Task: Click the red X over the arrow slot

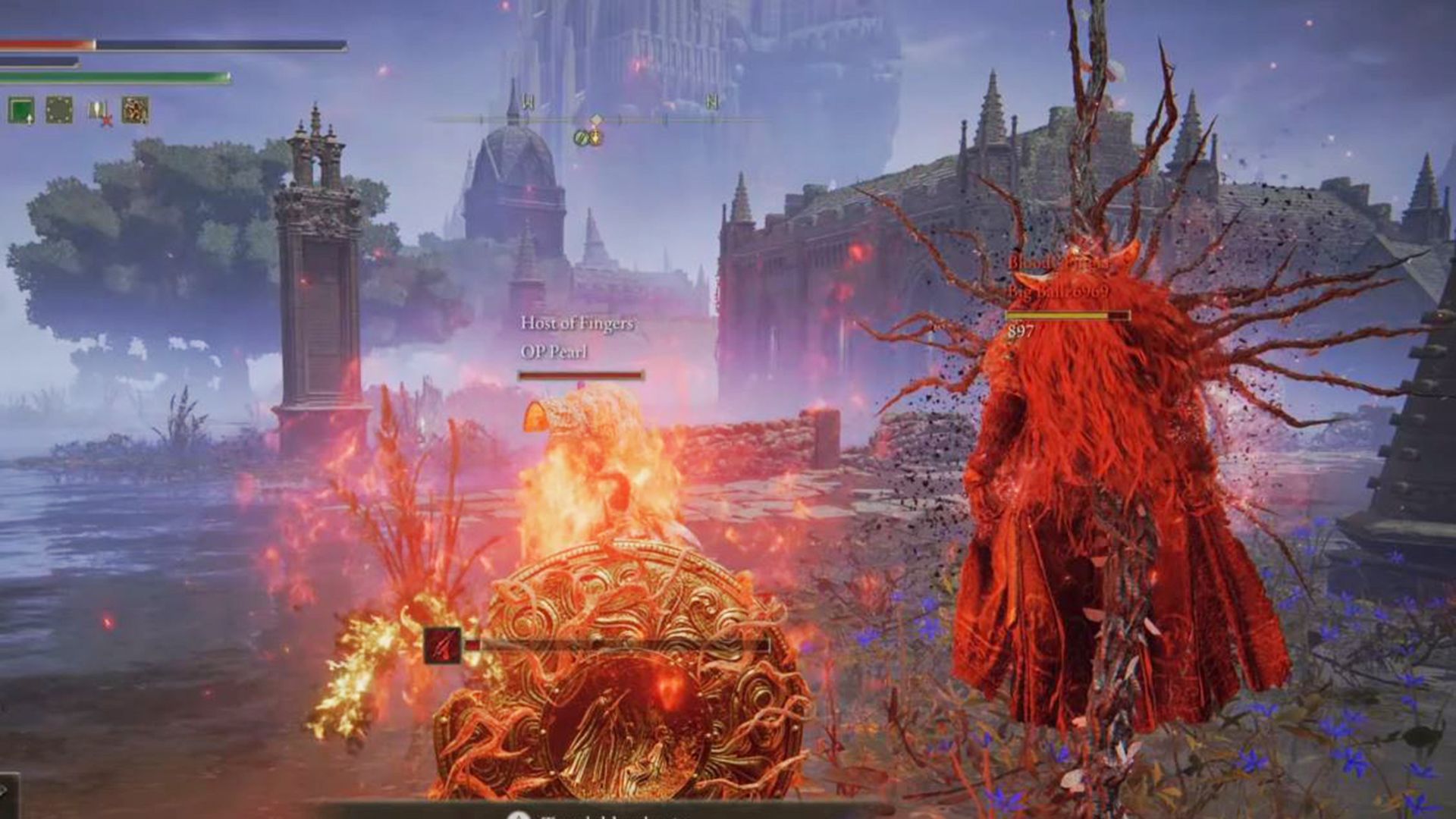Action: click(106, 122)
